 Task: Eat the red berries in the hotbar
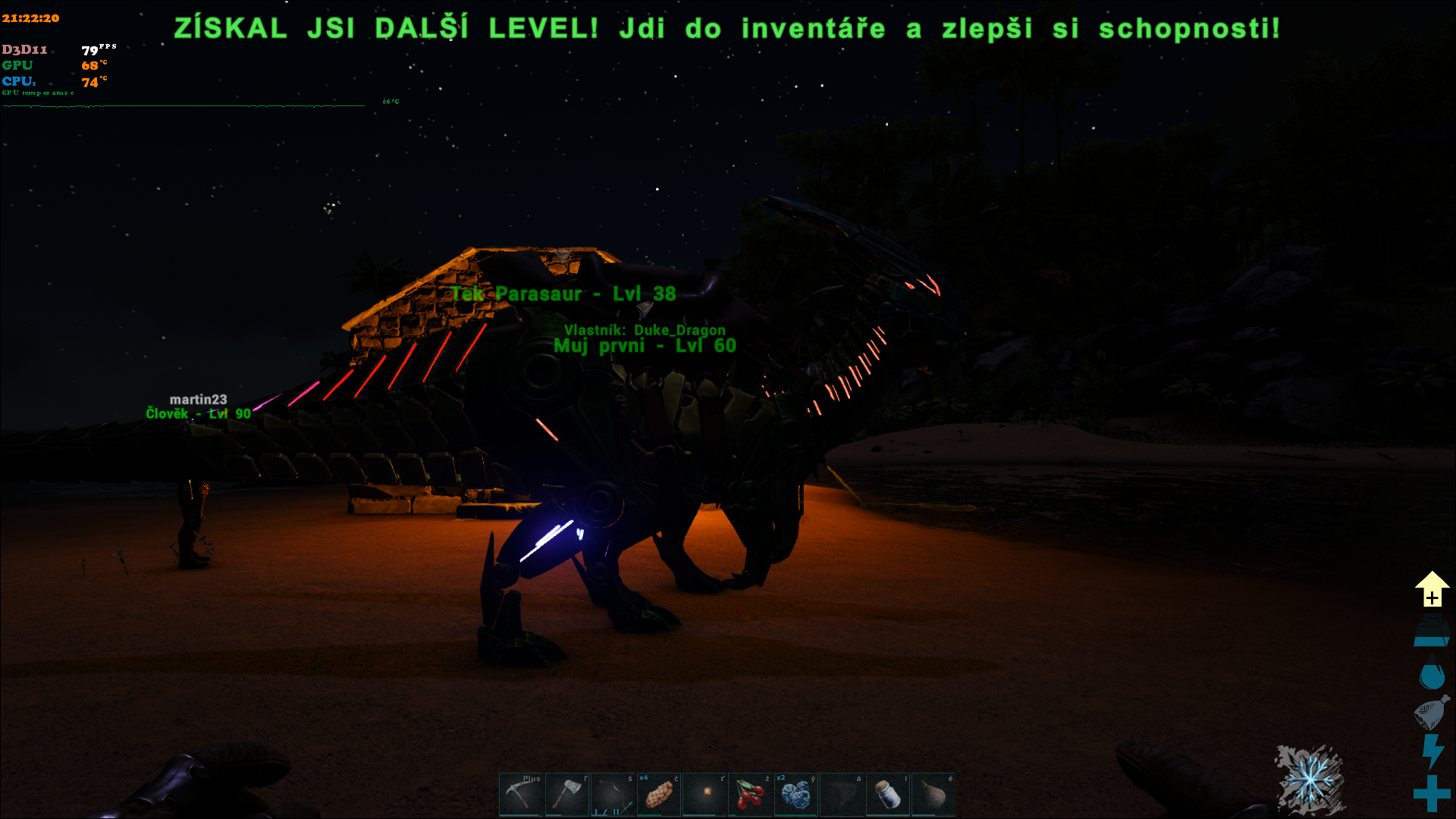(750, 794)
